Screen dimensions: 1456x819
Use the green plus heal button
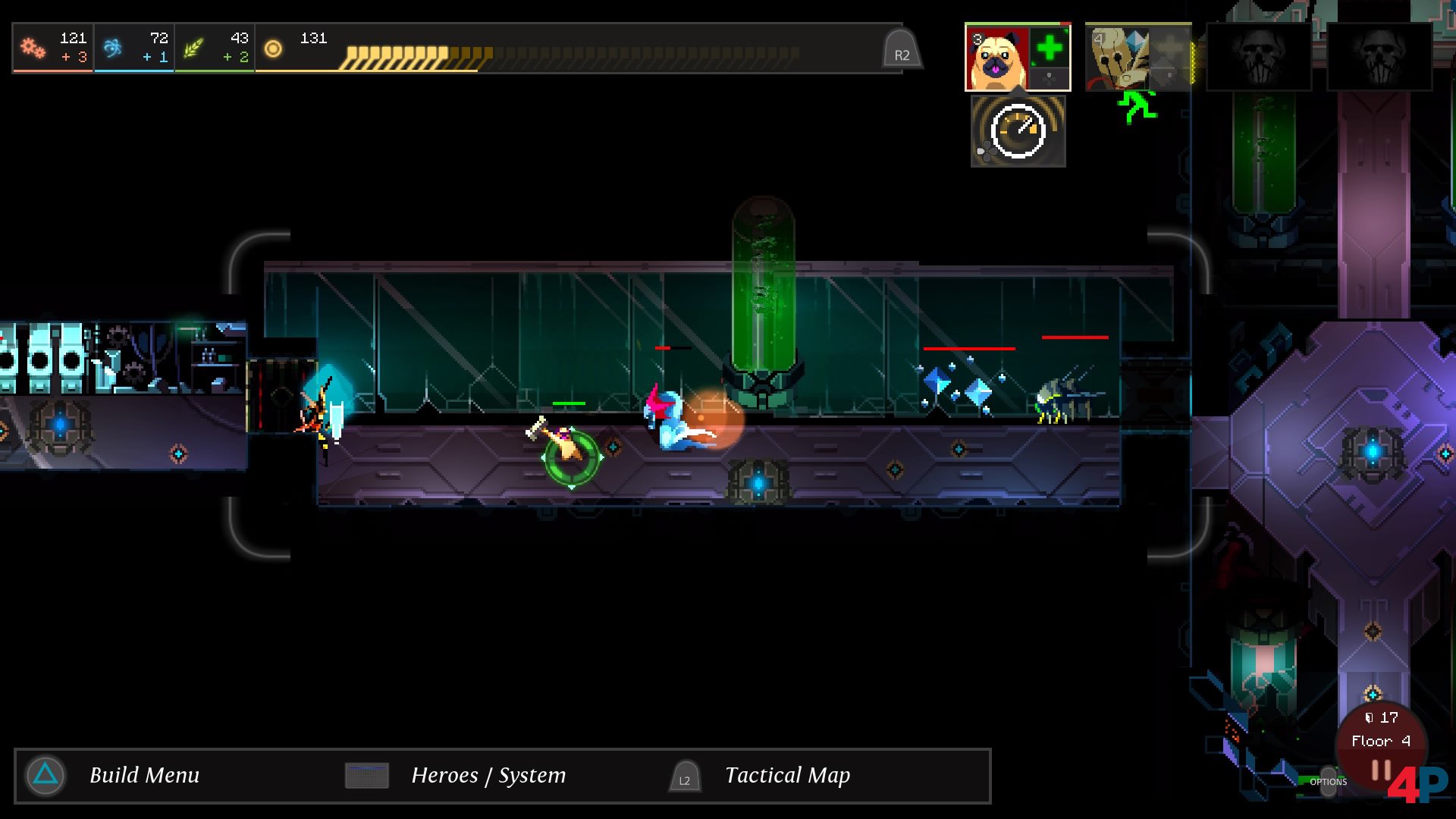(x=1050, y=49)
